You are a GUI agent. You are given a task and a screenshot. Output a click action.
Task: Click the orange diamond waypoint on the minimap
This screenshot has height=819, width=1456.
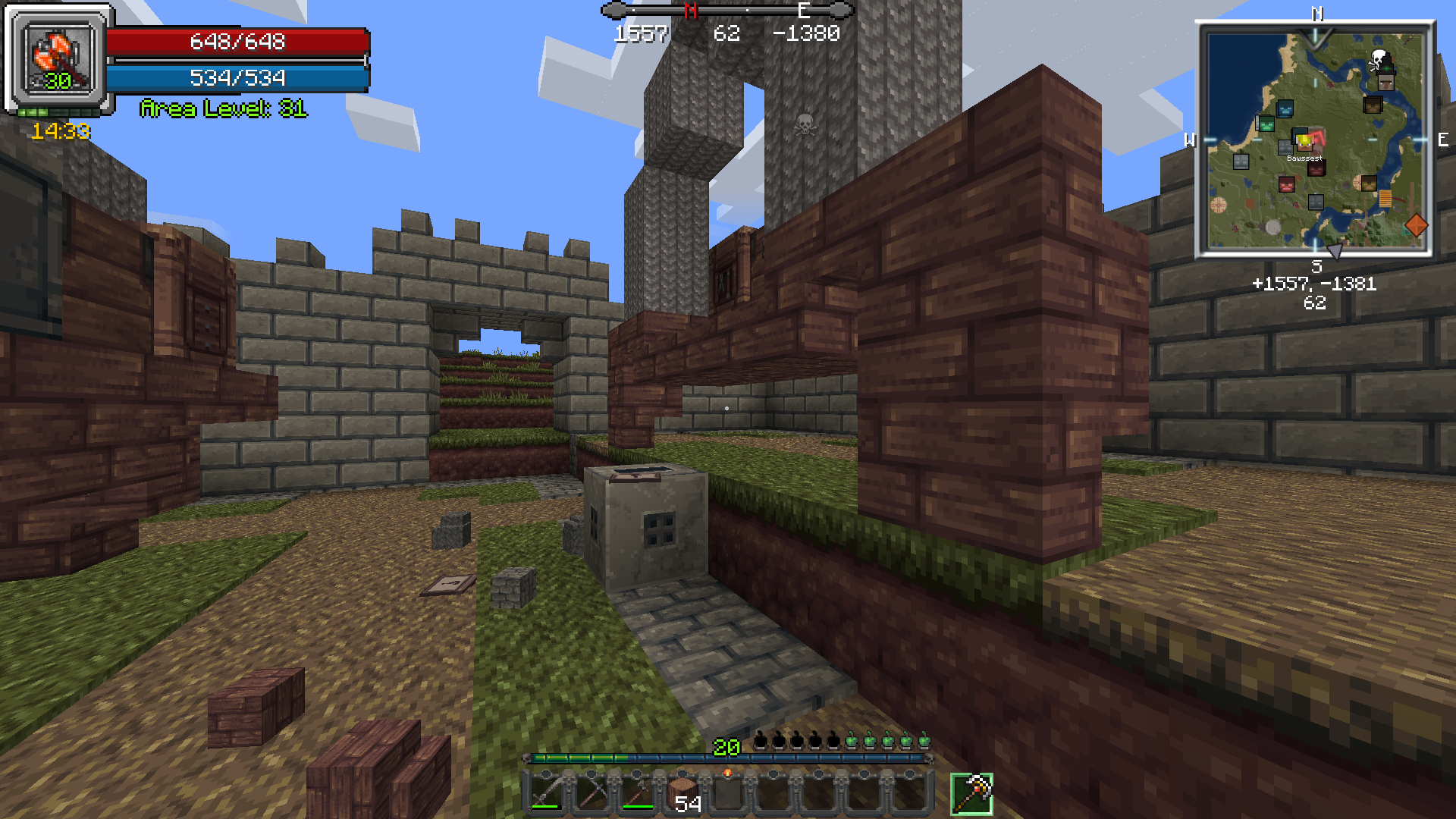pyautogui.click(x=1416, y=224)
